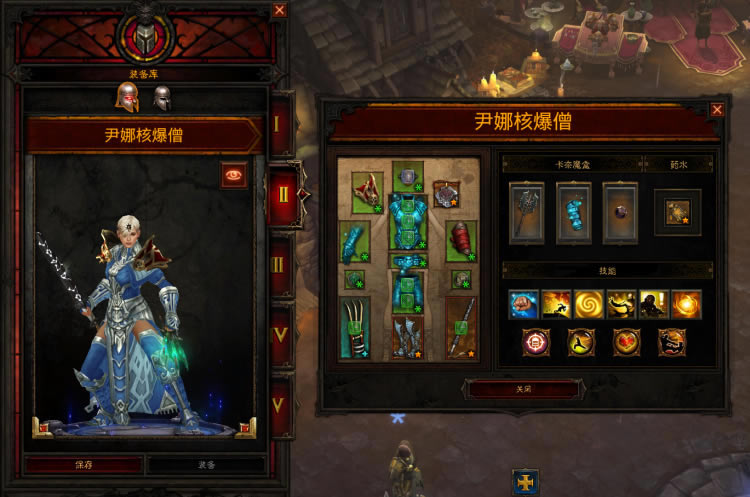Toggle the red eye preview button
Viewport: 750px width, 497px height.
click(235, 174)
